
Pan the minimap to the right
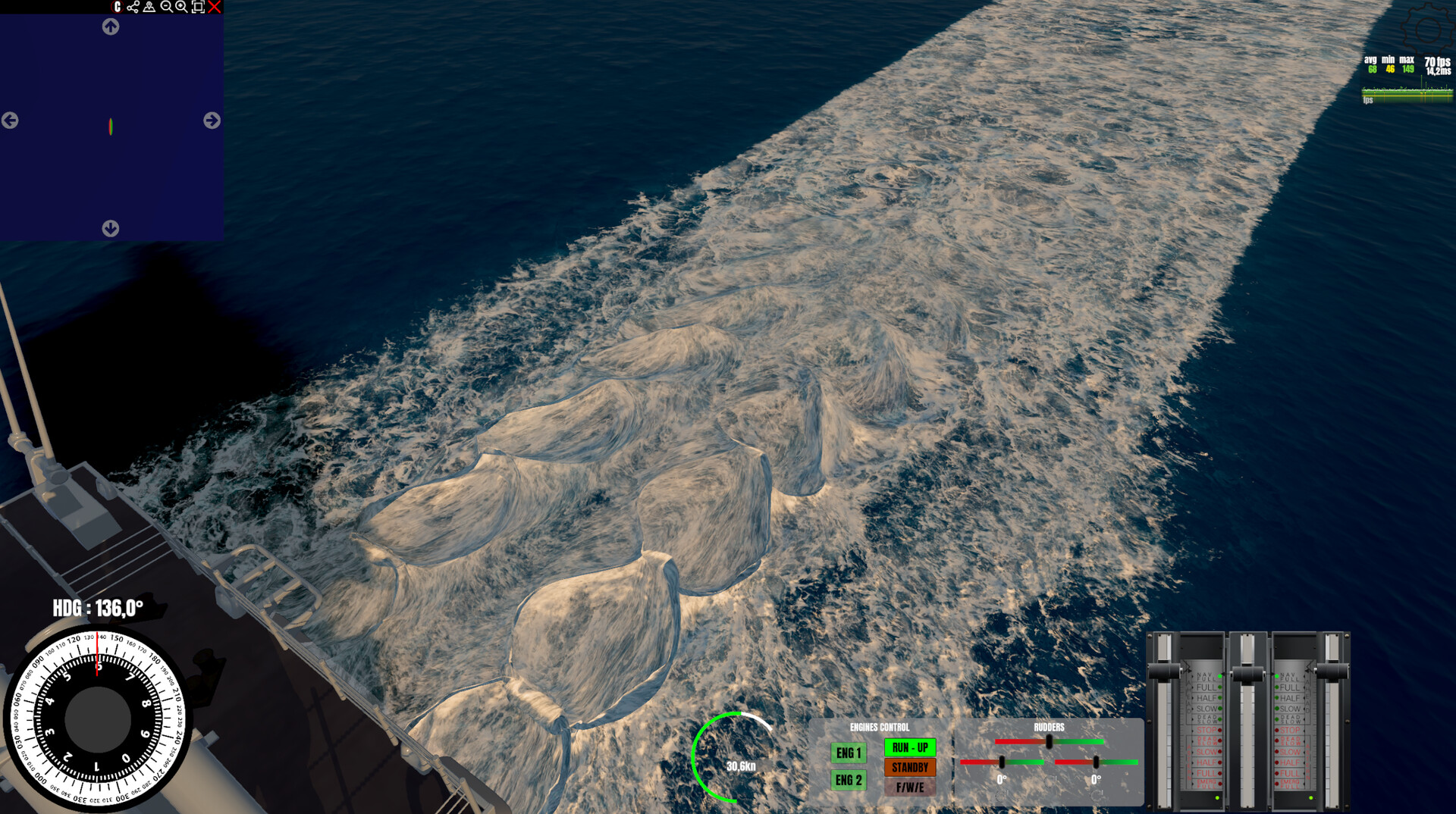coord(210,121)
